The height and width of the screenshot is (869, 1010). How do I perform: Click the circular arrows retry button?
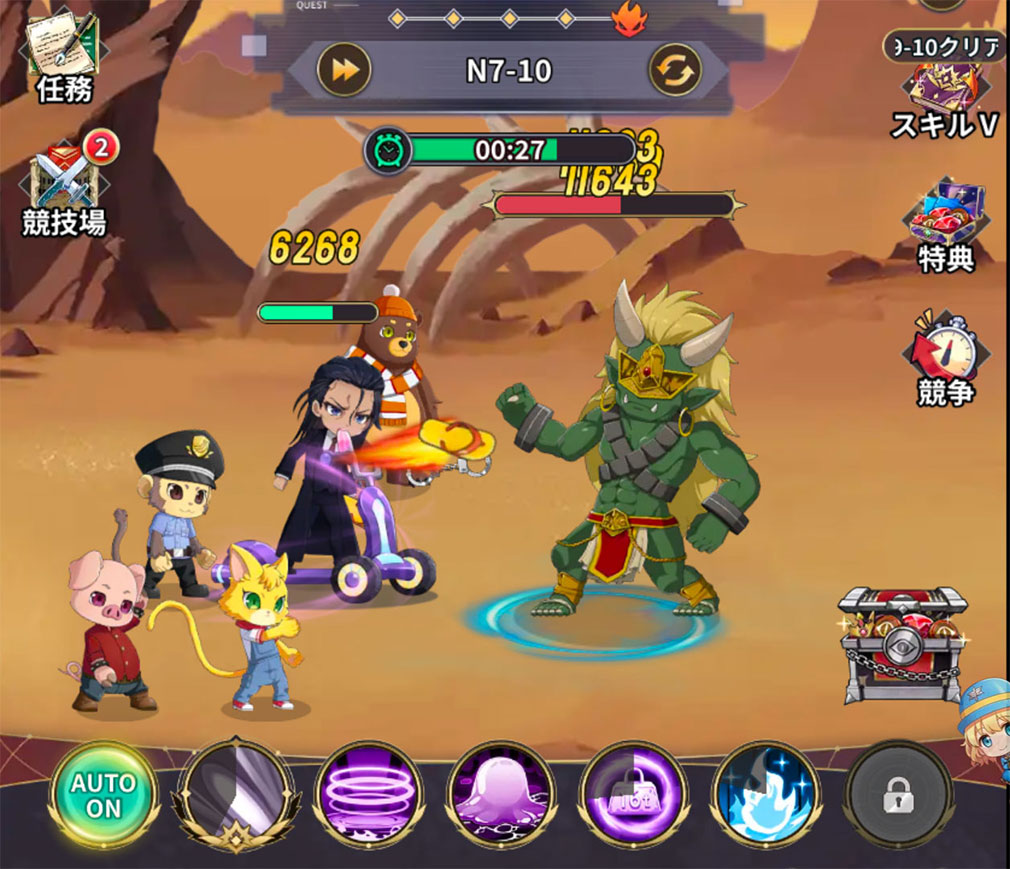[675, 70]
